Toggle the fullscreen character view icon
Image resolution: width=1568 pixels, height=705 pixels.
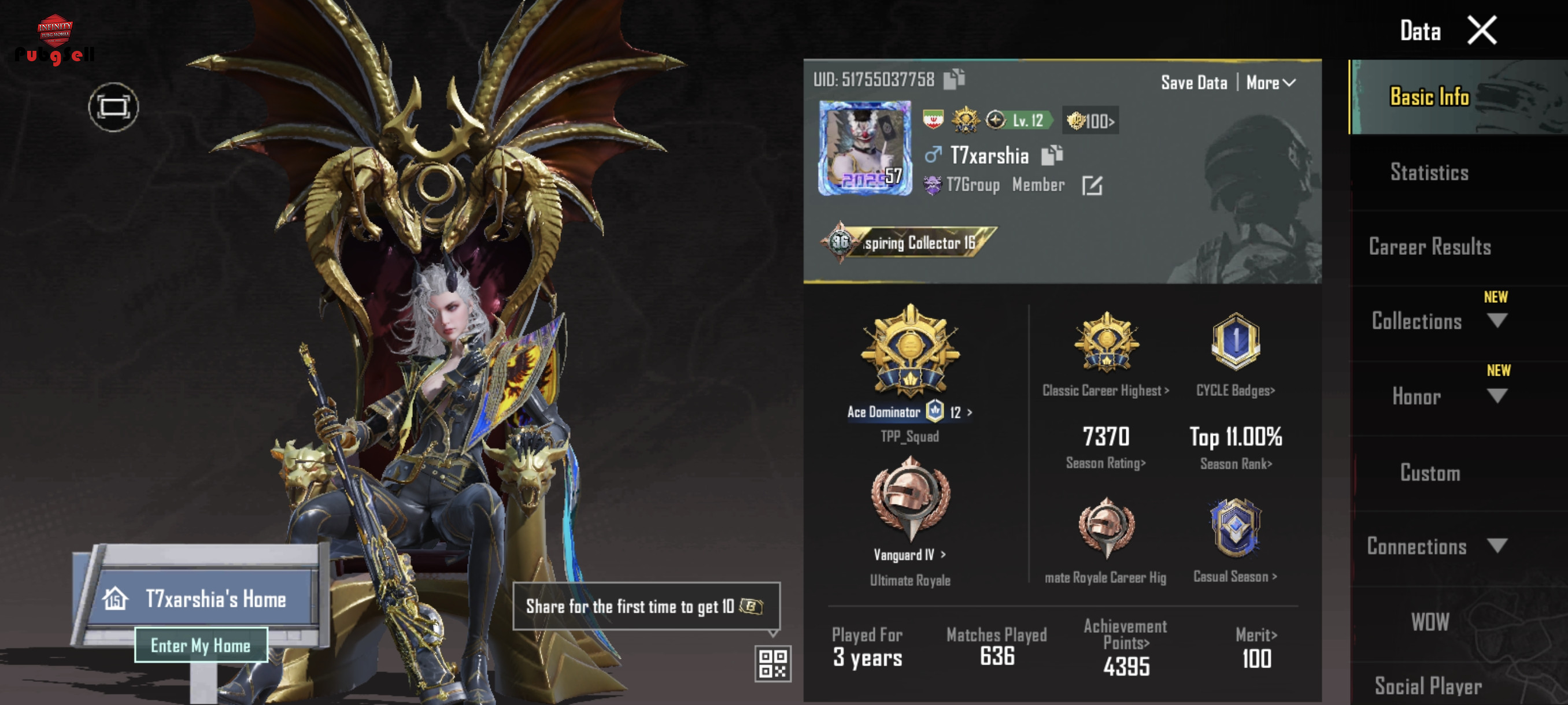click(x=113, y=107)
